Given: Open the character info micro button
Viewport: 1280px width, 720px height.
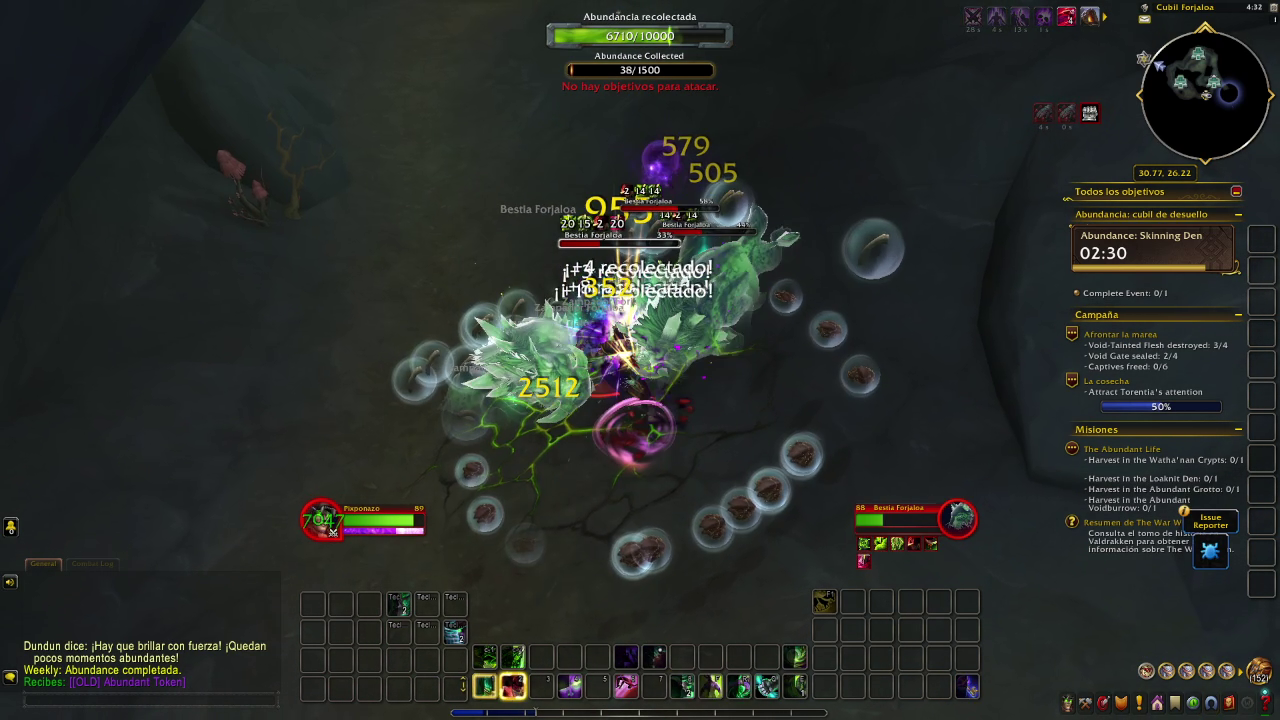Looking at the screenshot, I should pyautogui.click(x=1068, y=703).
